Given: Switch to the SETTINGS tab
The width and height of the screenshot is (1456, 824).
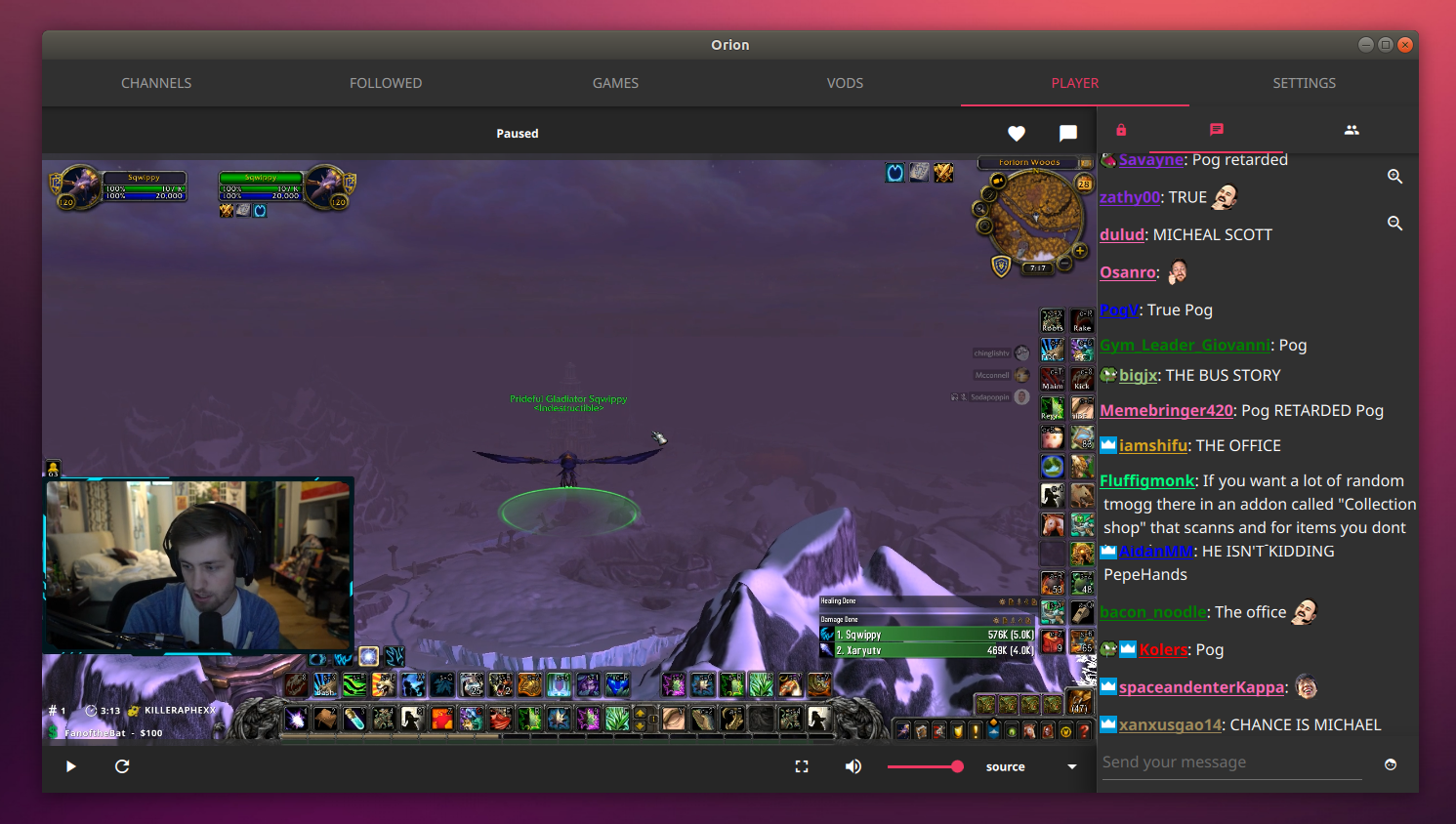Looking at the screenshot, I should 1304,83.
